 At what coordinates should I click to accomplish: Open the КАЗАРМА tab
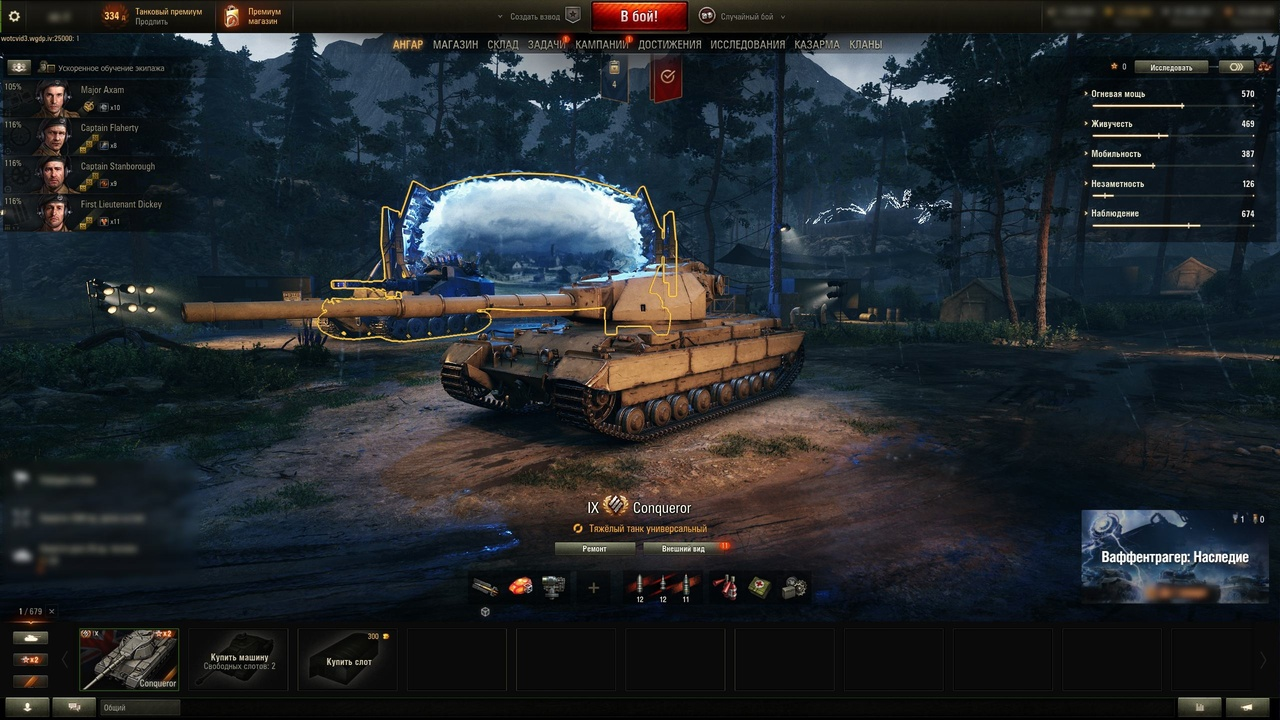point(817,45)
